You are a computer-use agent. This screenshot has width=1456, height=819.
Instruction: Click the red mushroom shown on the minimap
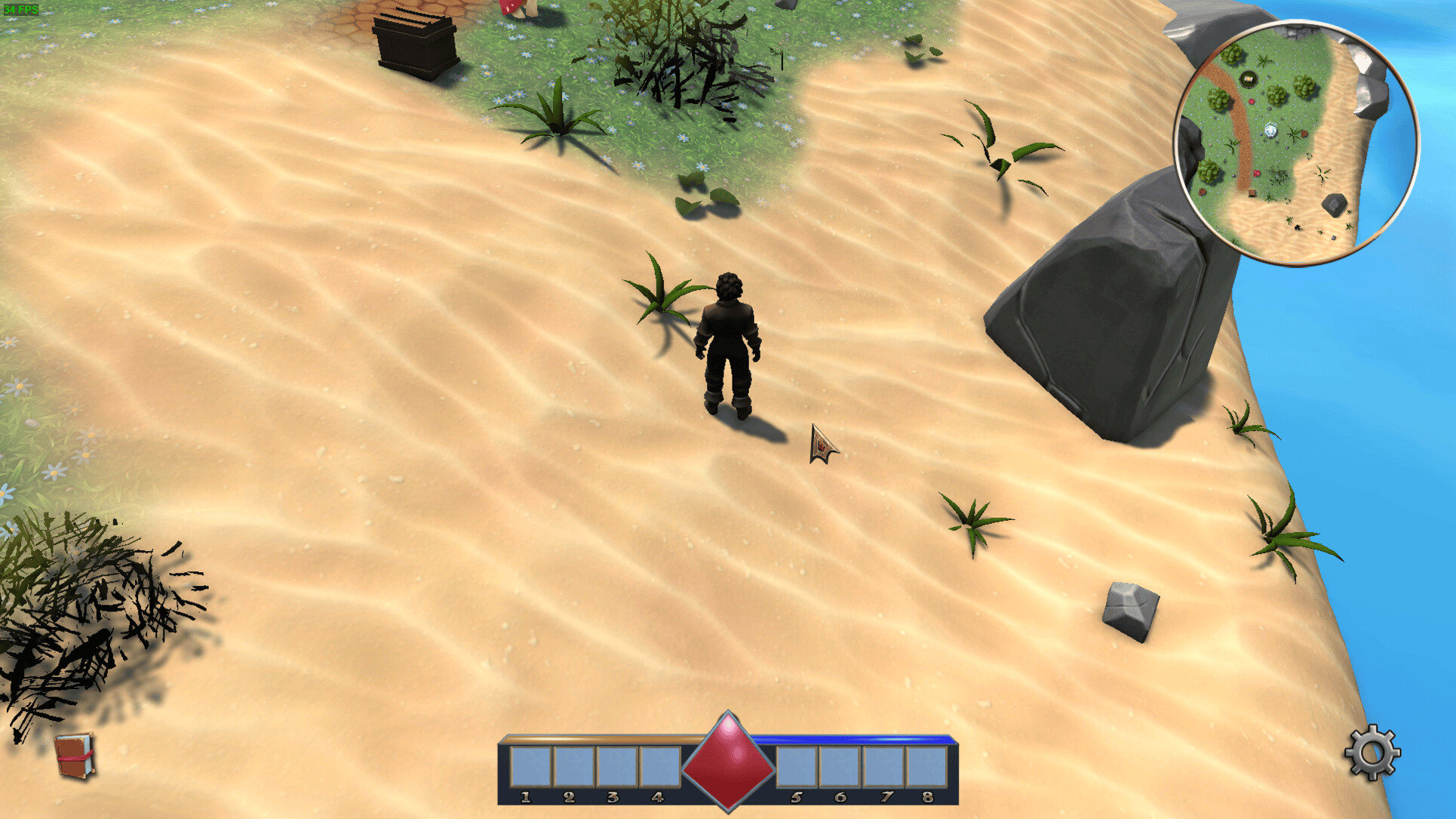pyautogui.click(x=1252, y=101)
